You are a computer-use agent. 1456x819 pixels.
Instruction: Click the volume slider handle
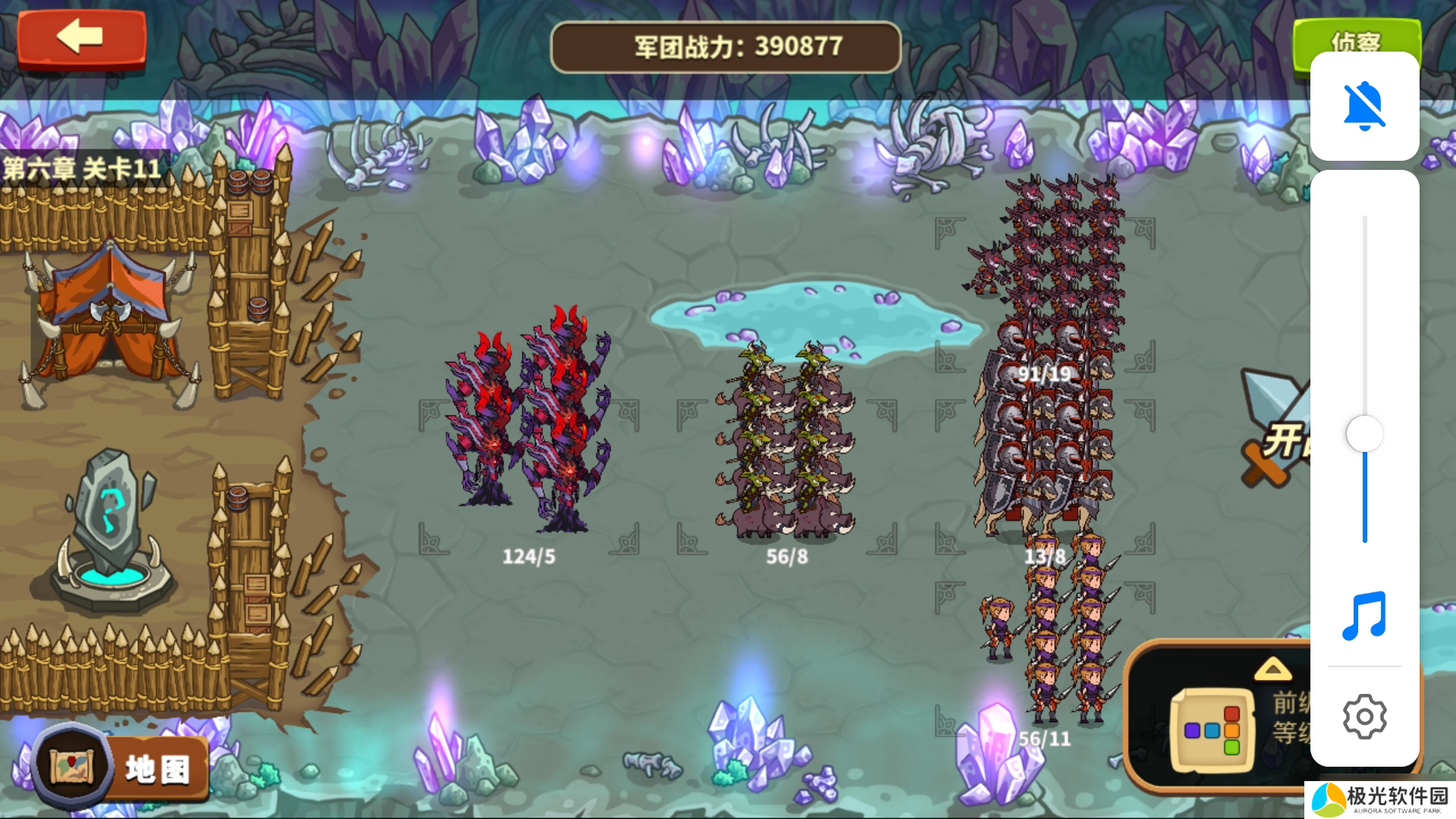(1364, 435)
